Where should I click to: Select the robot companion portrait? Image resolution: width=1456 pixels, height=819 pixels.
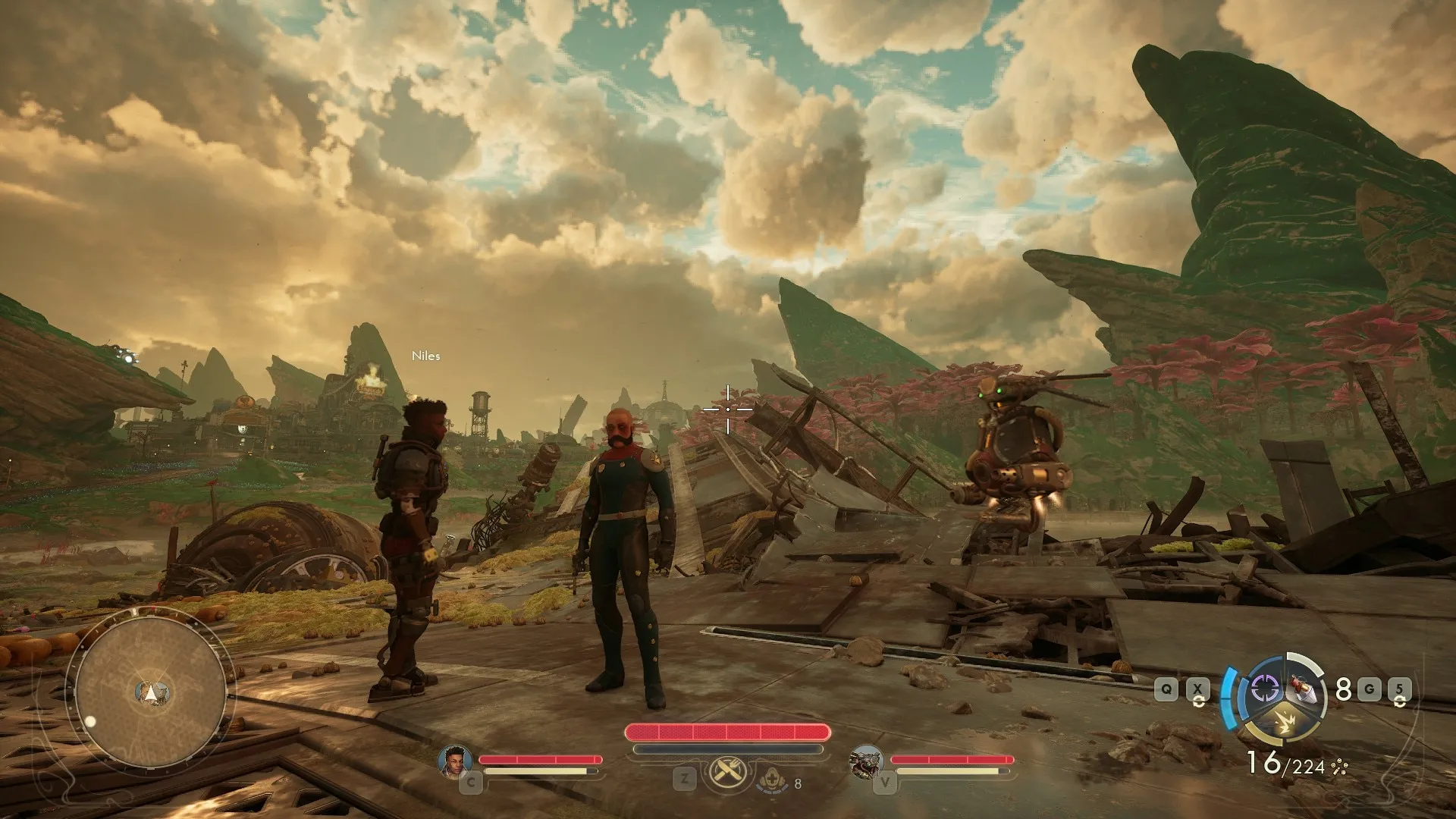[868, 761]
